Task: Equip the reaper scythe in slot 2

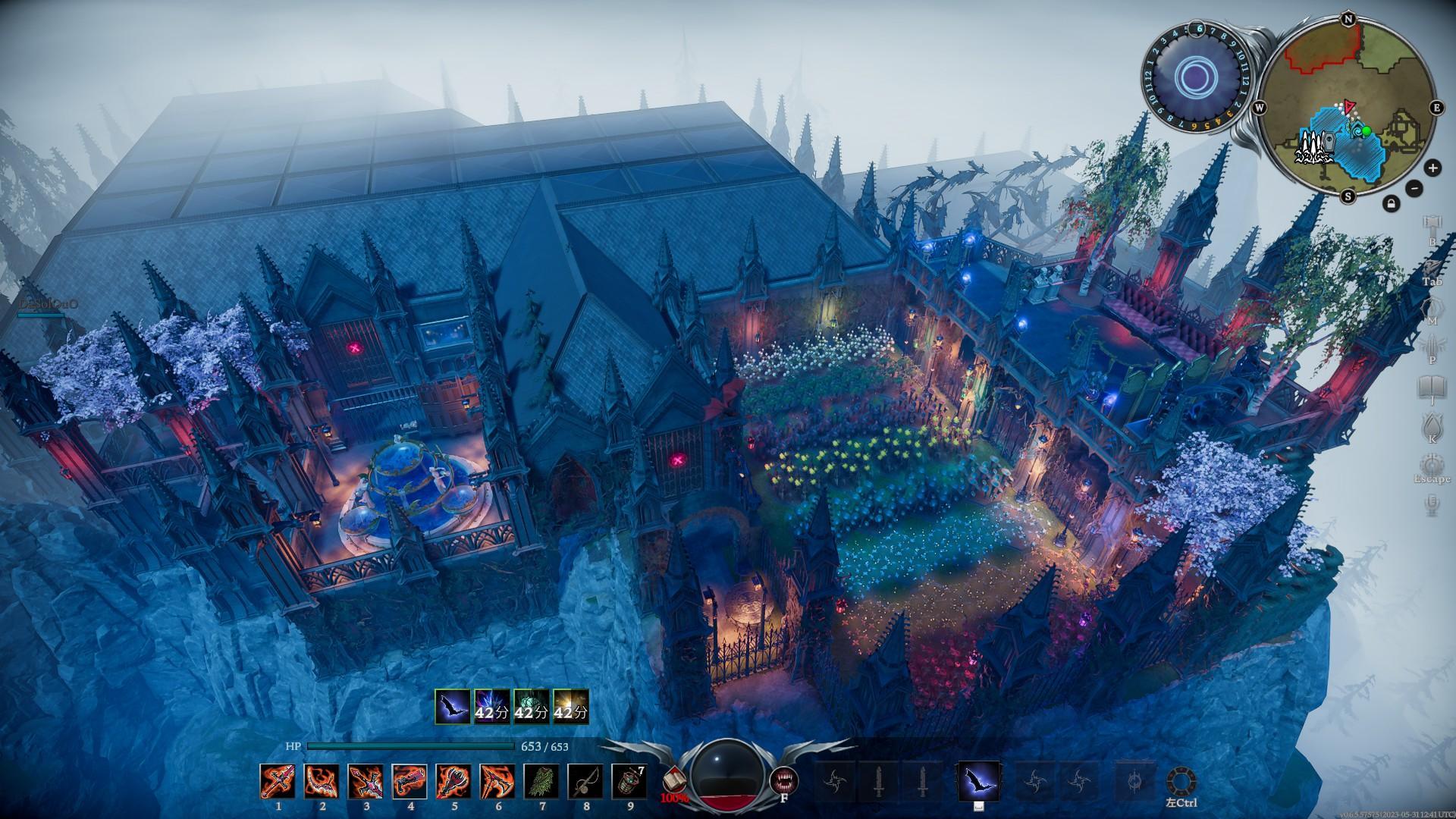Action: click(322, 781)
